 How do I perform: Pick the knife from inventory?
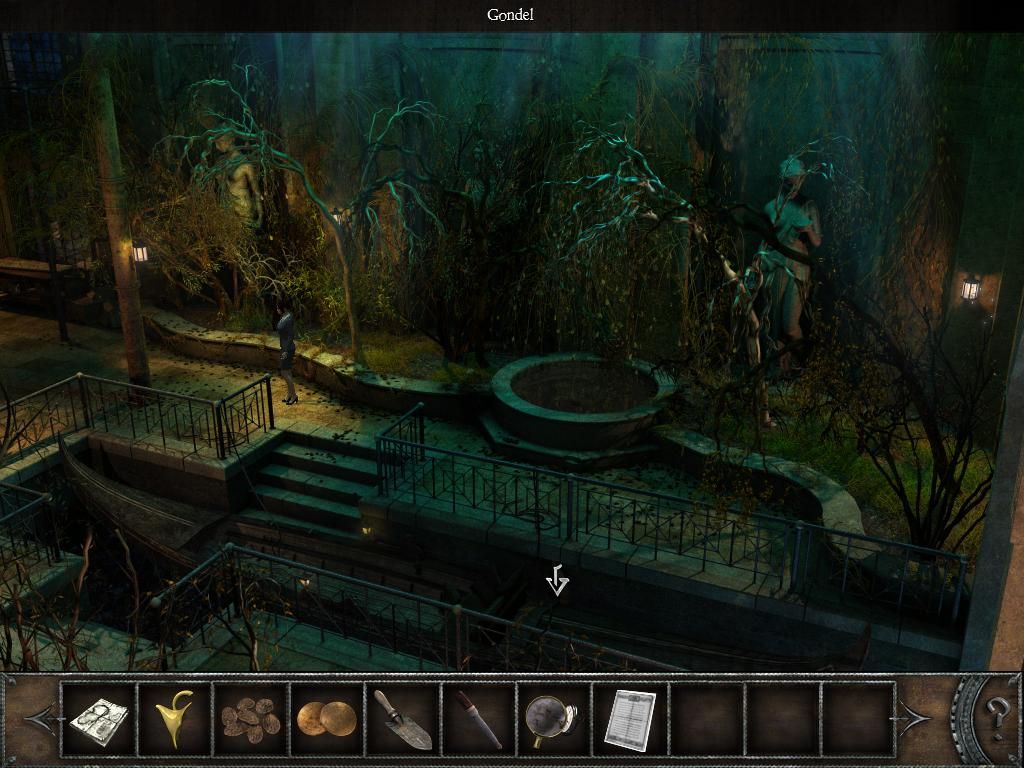point(478,718)
